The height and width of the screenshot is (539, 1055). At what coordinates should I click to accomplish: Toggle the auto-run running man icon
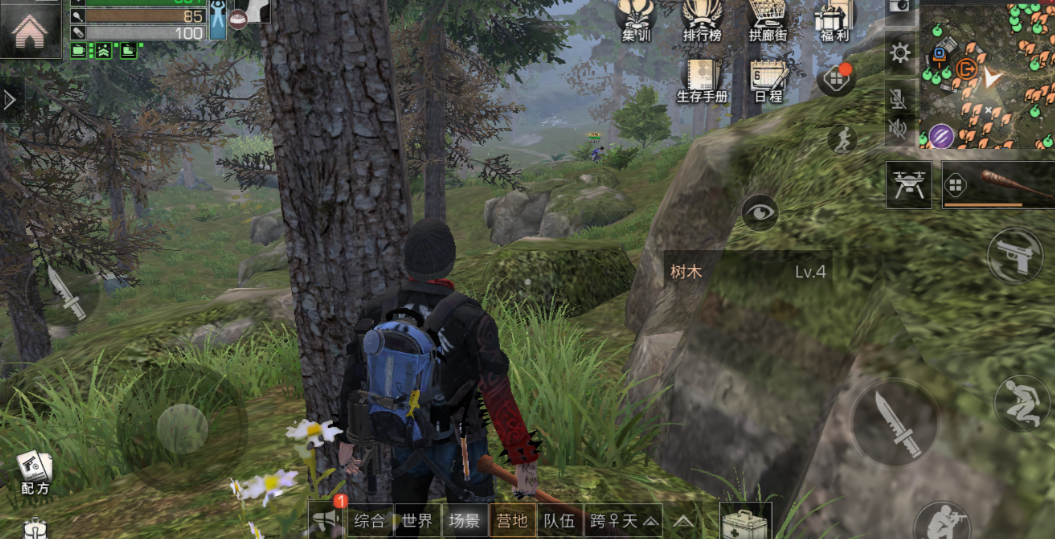842,139
